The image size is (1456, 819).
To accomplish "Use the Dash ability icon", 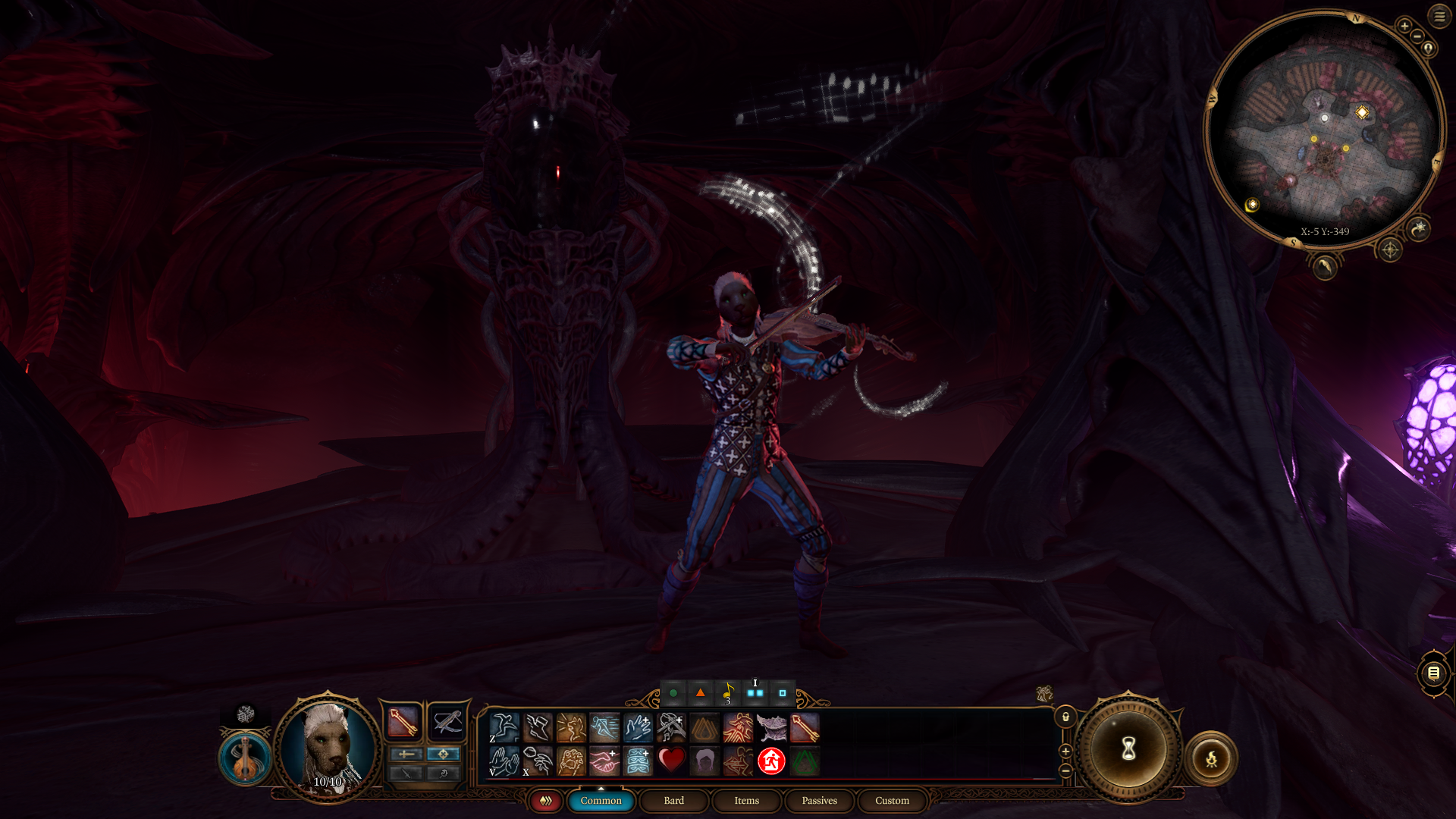I will [x=604, y=727].
